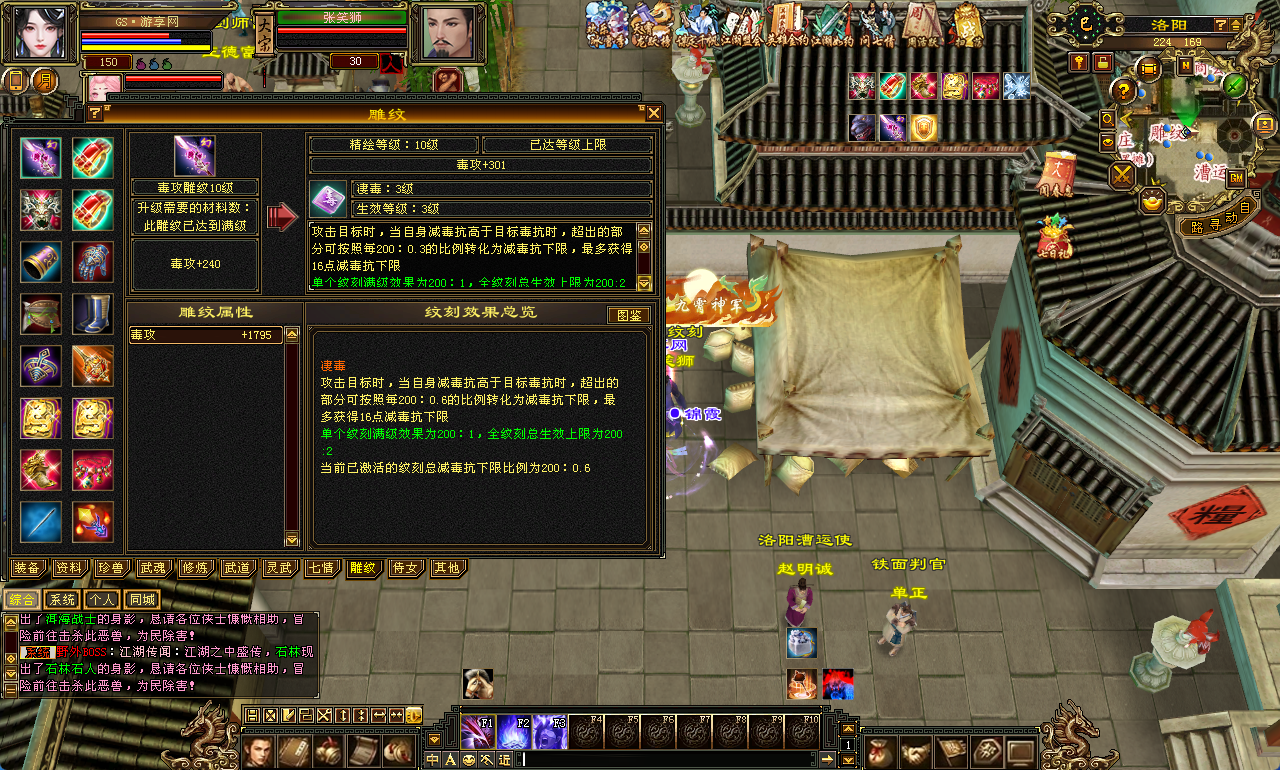Open the 武魂 tab
This screenshot has width=1280, height=770.
pos(153,568)
